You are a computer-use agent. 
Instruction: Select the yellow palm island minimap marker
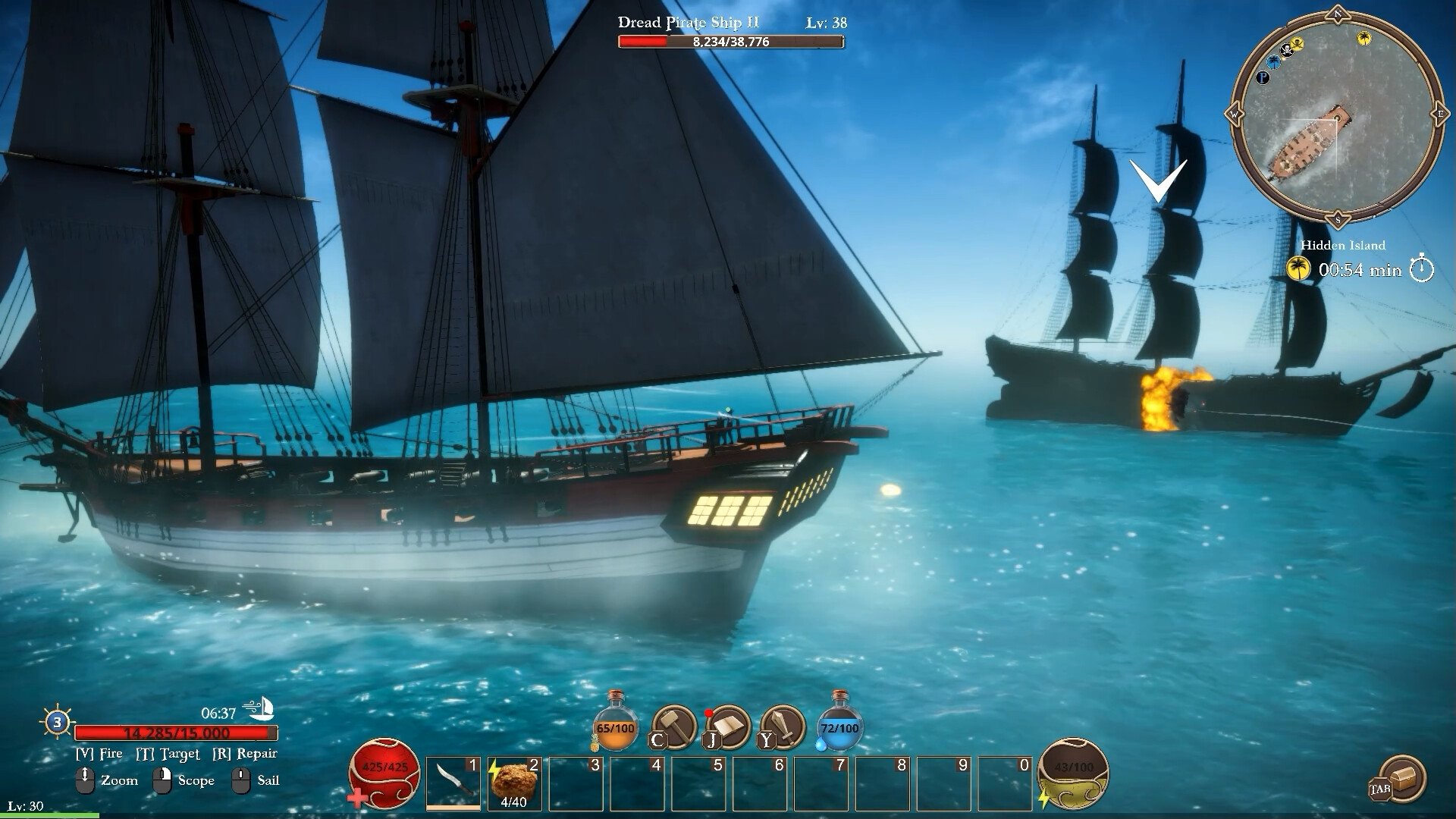pos(1363,38)
